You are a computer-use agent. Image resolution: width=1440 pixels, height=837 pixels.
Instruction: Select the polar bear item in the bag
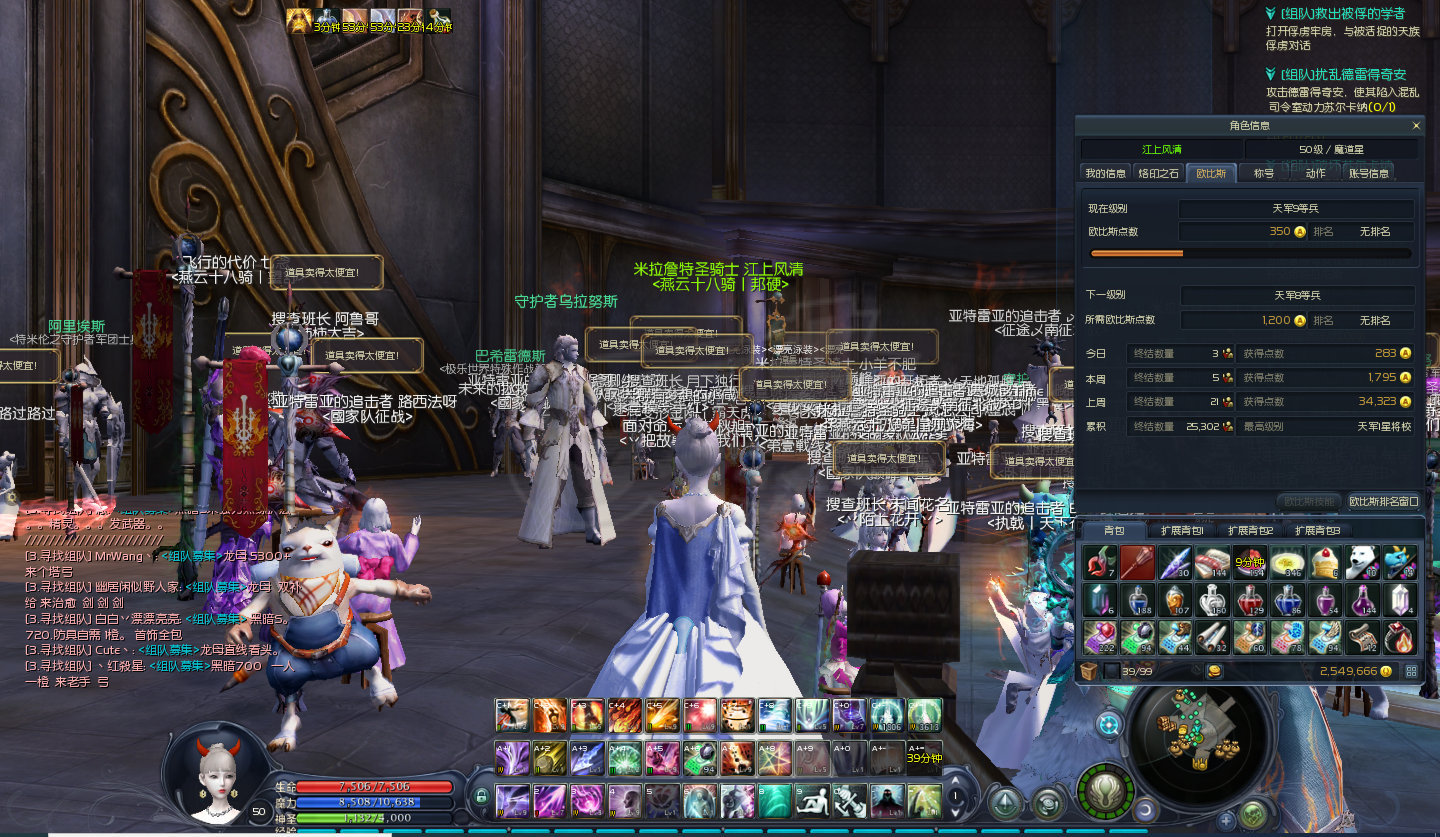[x=1361, y=562]
